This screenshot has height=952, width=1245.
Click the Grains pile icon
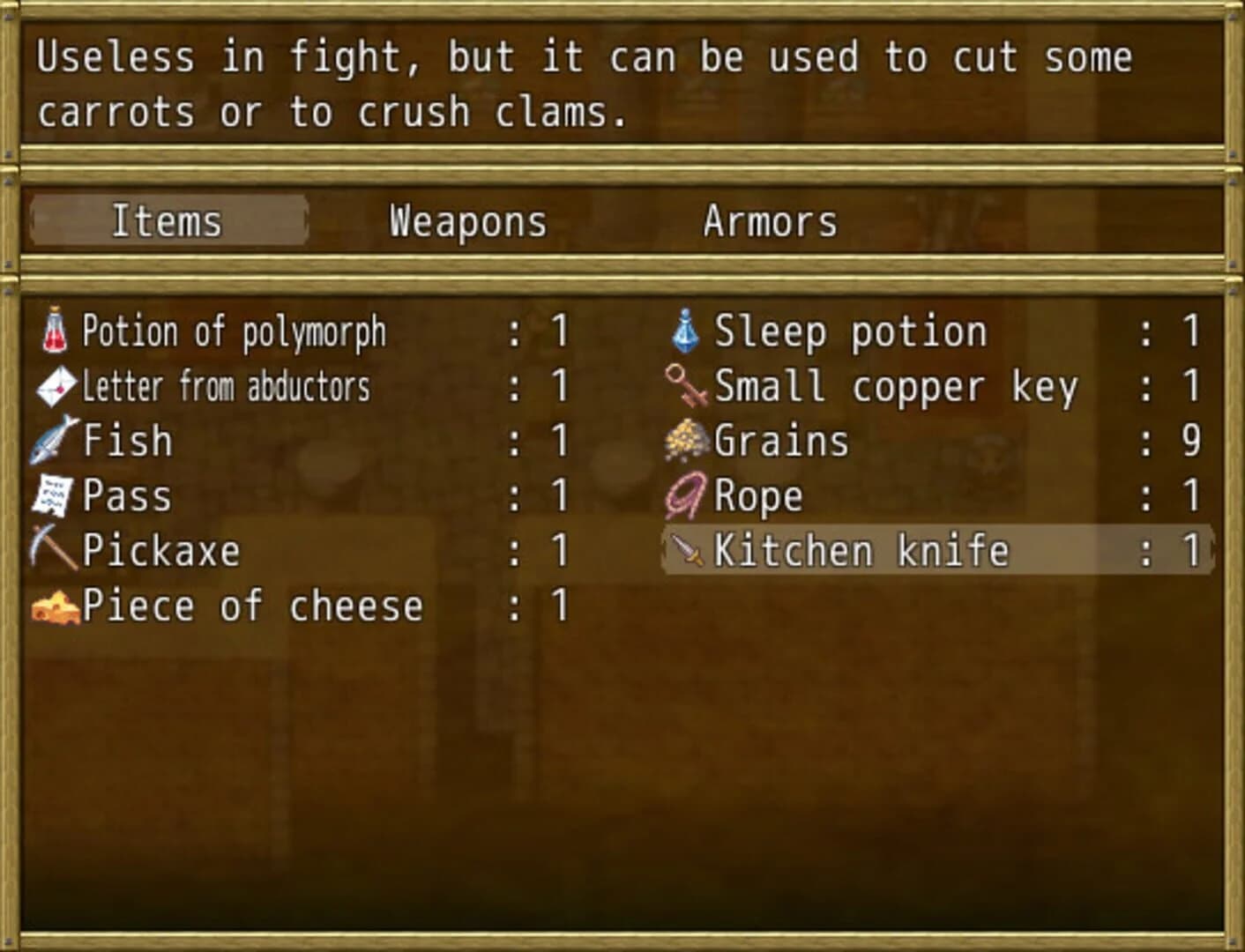pyautogui.click(x=686, y=441)
